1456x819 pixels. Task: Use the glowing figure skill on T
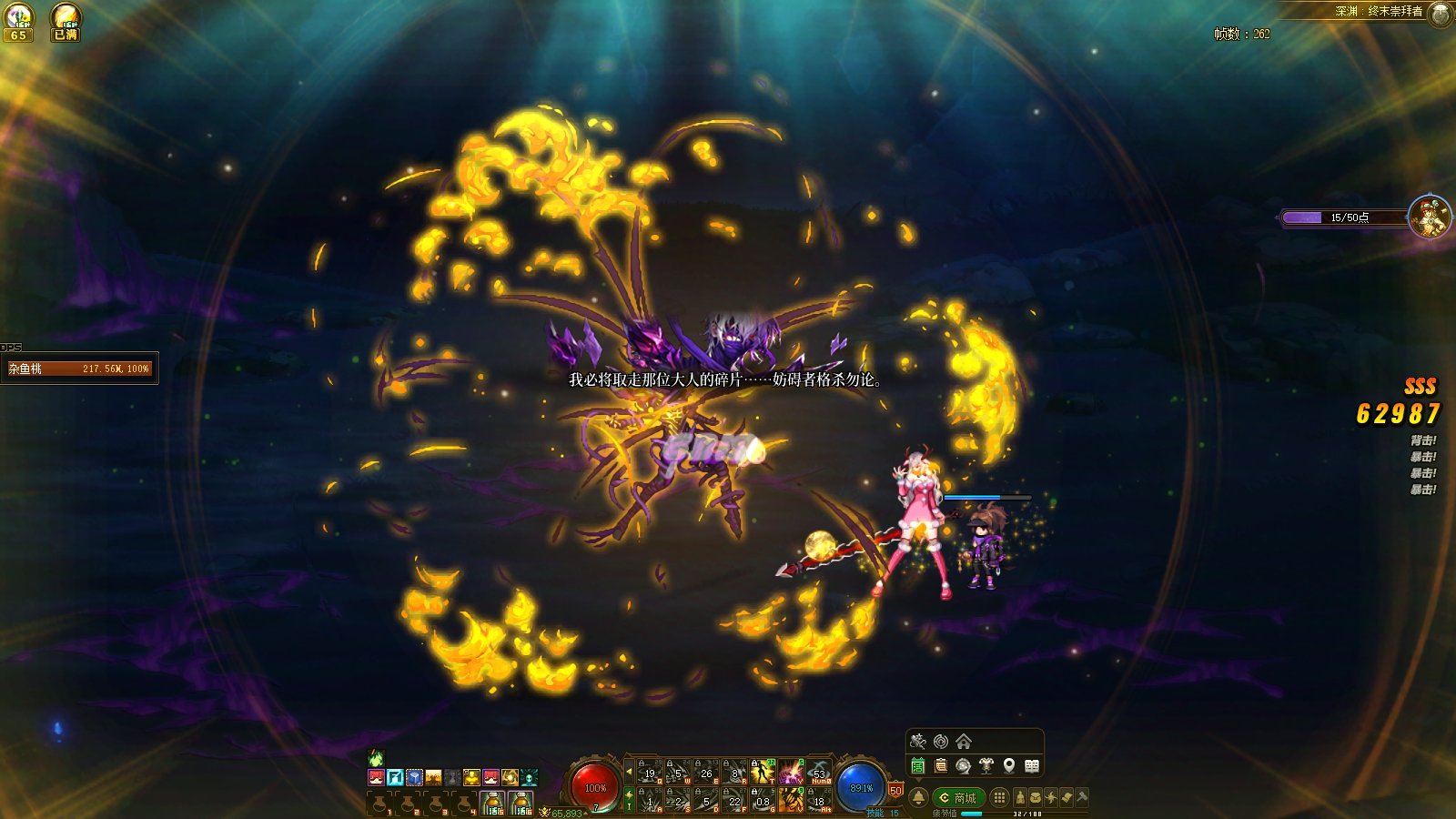[762, 772]
